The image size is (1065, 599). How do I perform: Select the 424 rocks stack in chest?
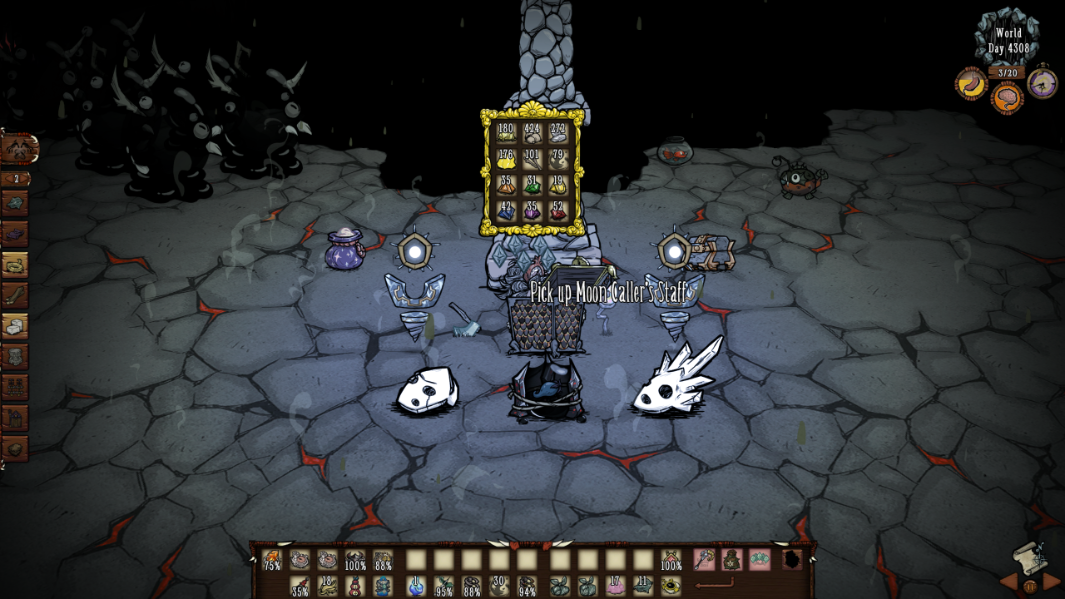point(532,133)
